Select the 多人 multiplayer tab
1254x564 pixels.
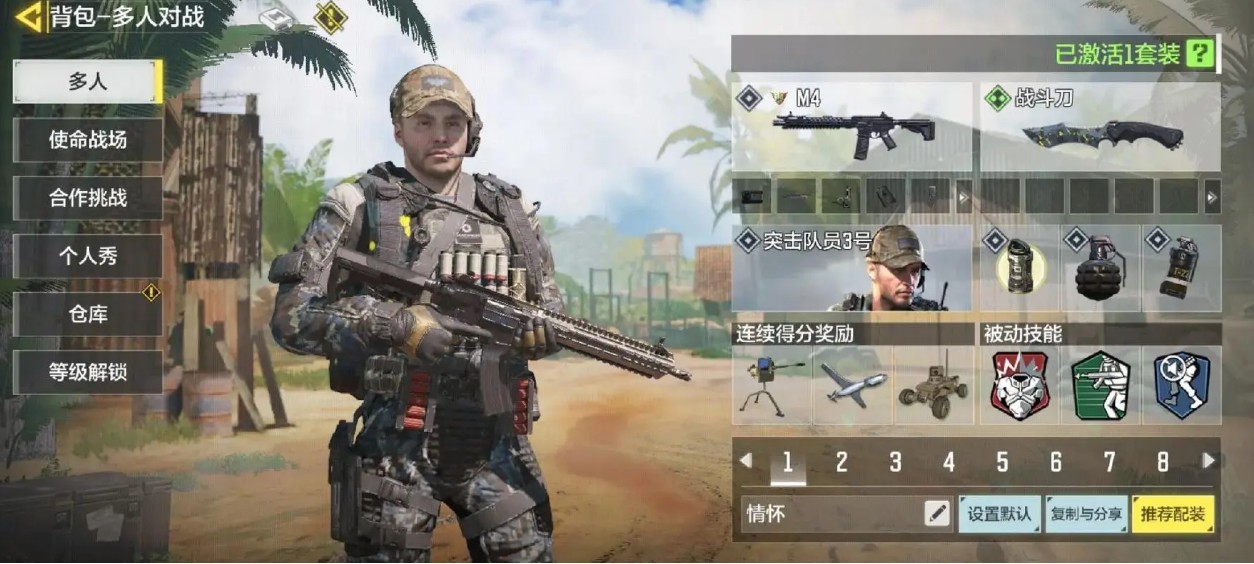(88, 82)
